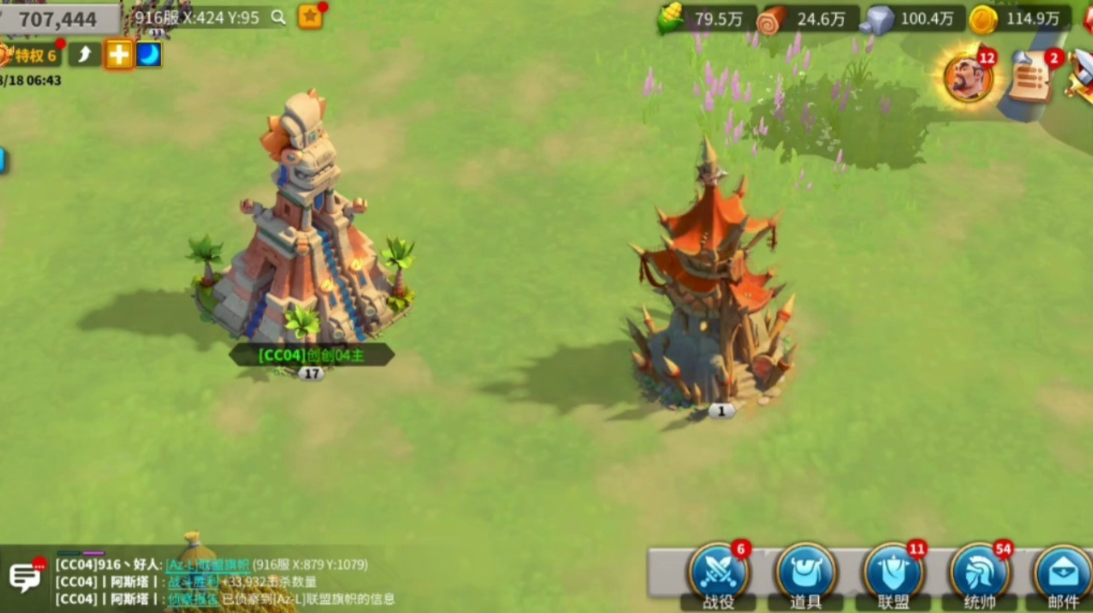Screen dimensions: 1093x613
Task: Open the star bookmarks button
Action: (310, 17)
